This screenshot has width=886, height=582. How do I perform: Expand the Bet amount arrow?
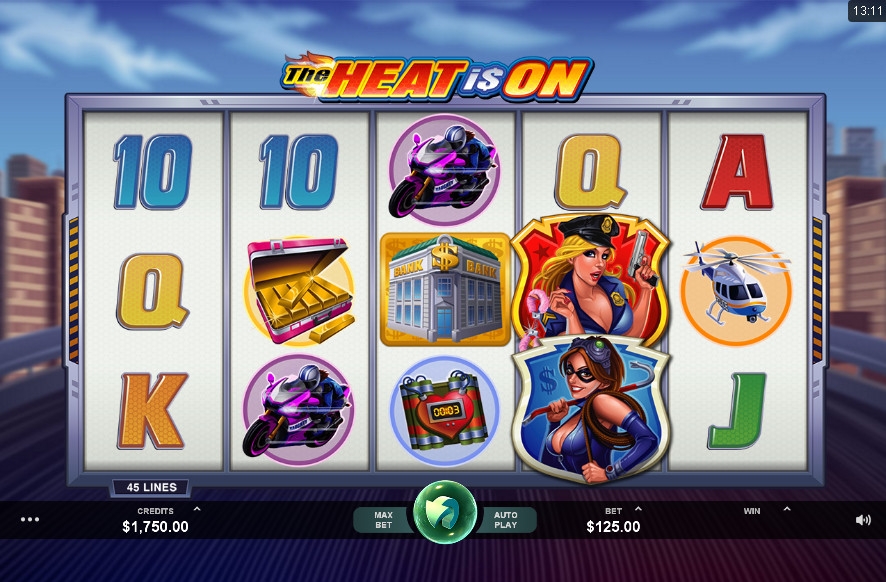(x=638, y=509)
